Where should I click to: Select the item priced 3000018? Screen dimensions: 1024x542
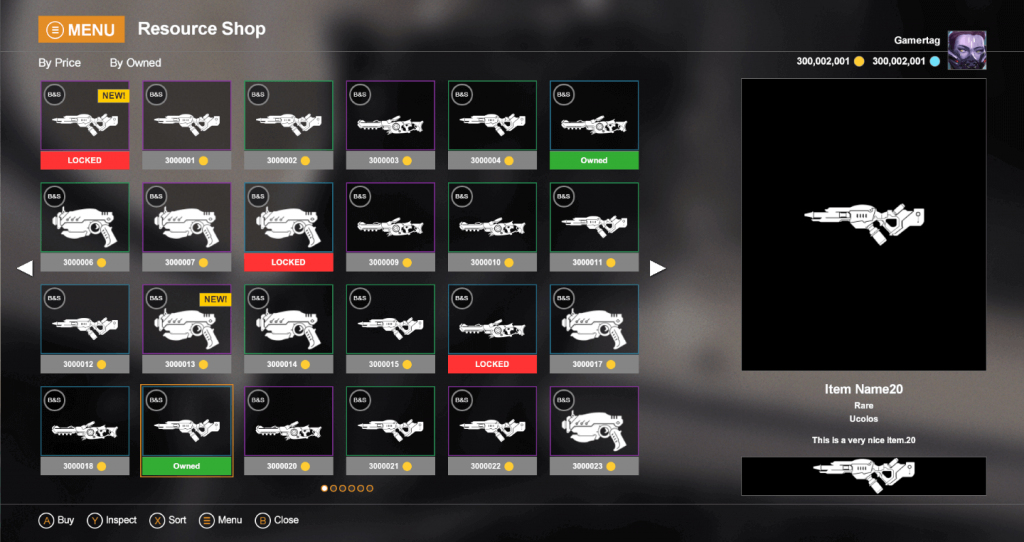(85, 423)
